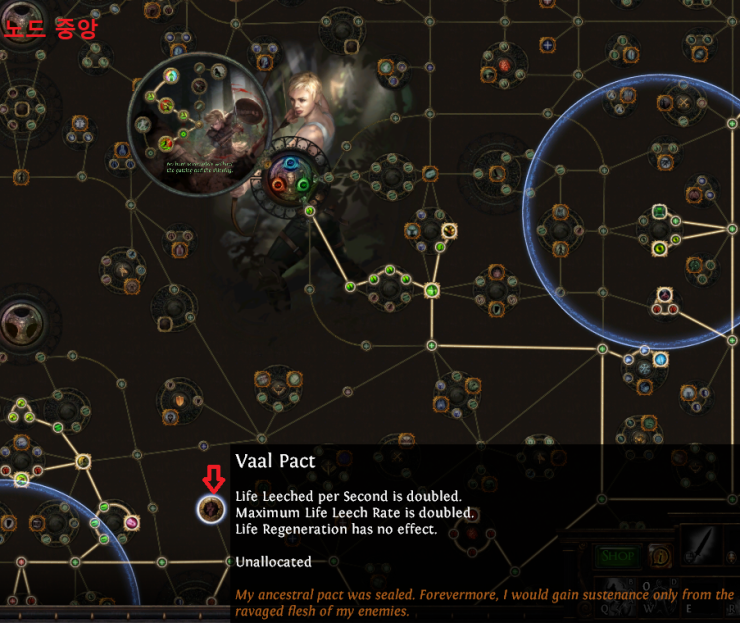Open the green Shop button

618,555
